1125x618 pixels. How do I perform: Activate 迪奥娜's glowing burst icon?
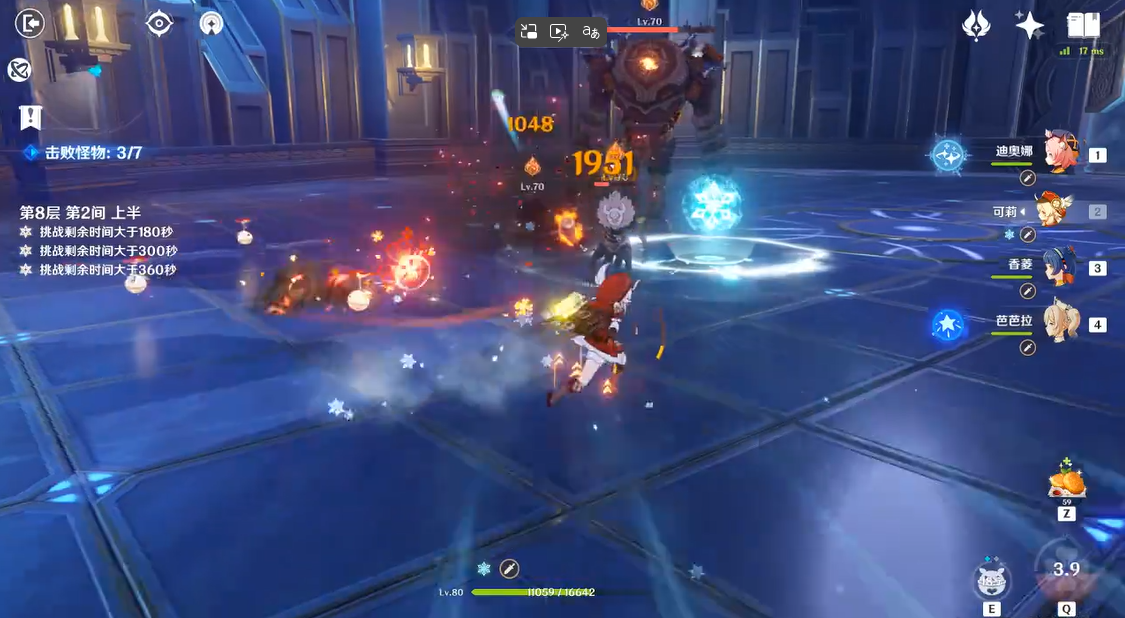click(947, 155)
